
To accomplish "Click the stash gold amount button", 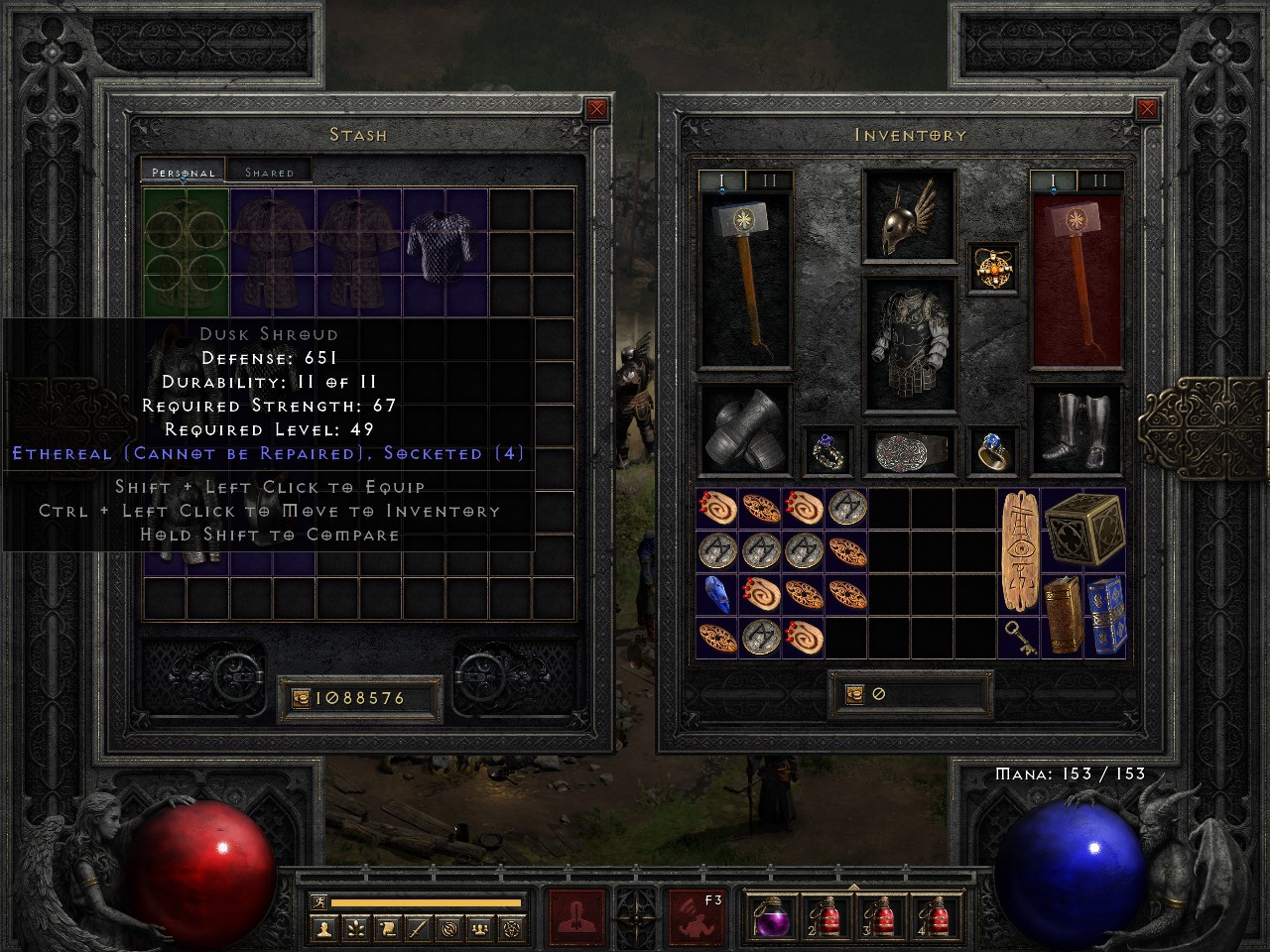I will point(357,696).
